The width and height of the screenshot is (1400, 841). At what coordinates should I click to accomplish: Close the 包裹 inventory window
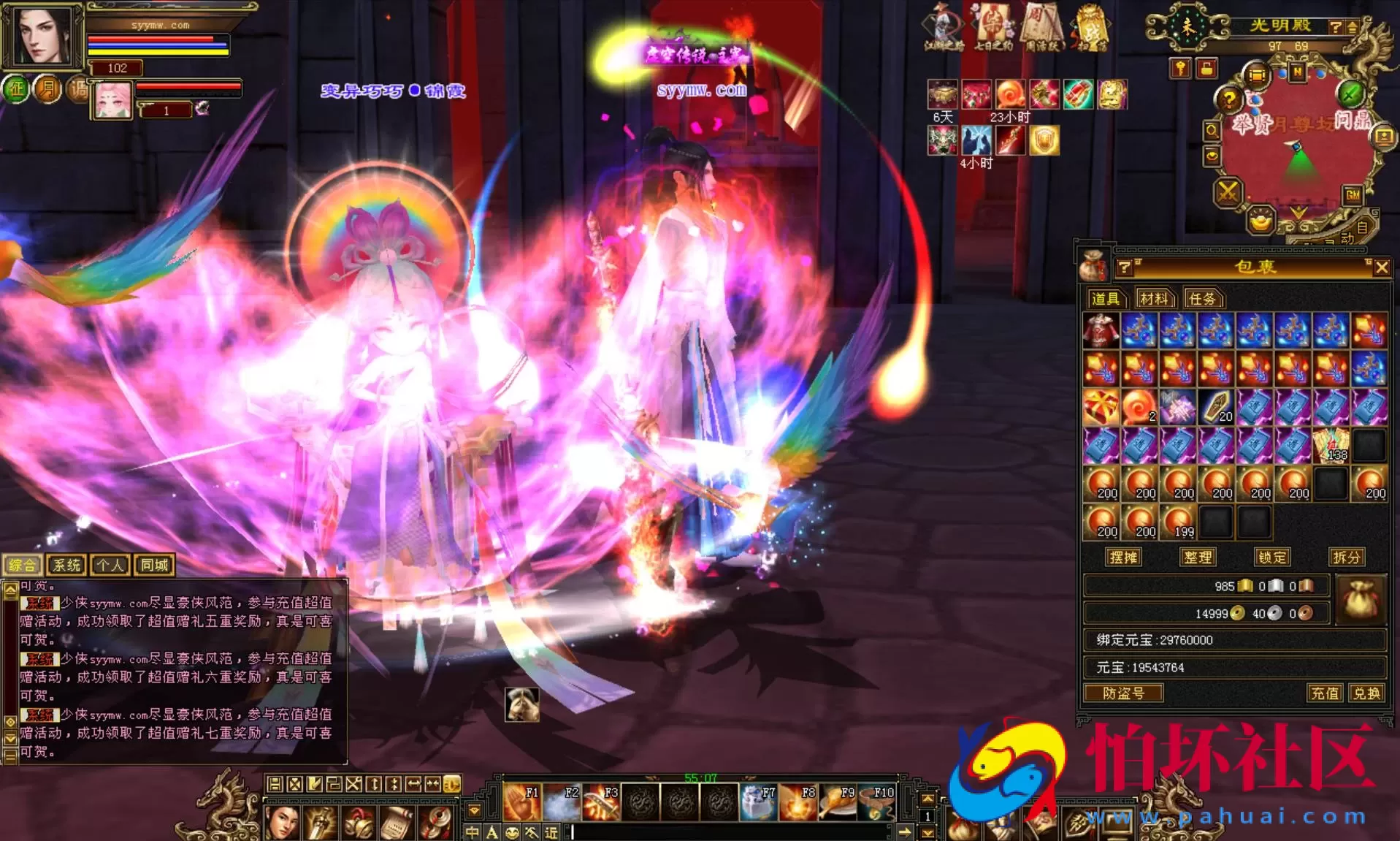[x=1381, y=268]
